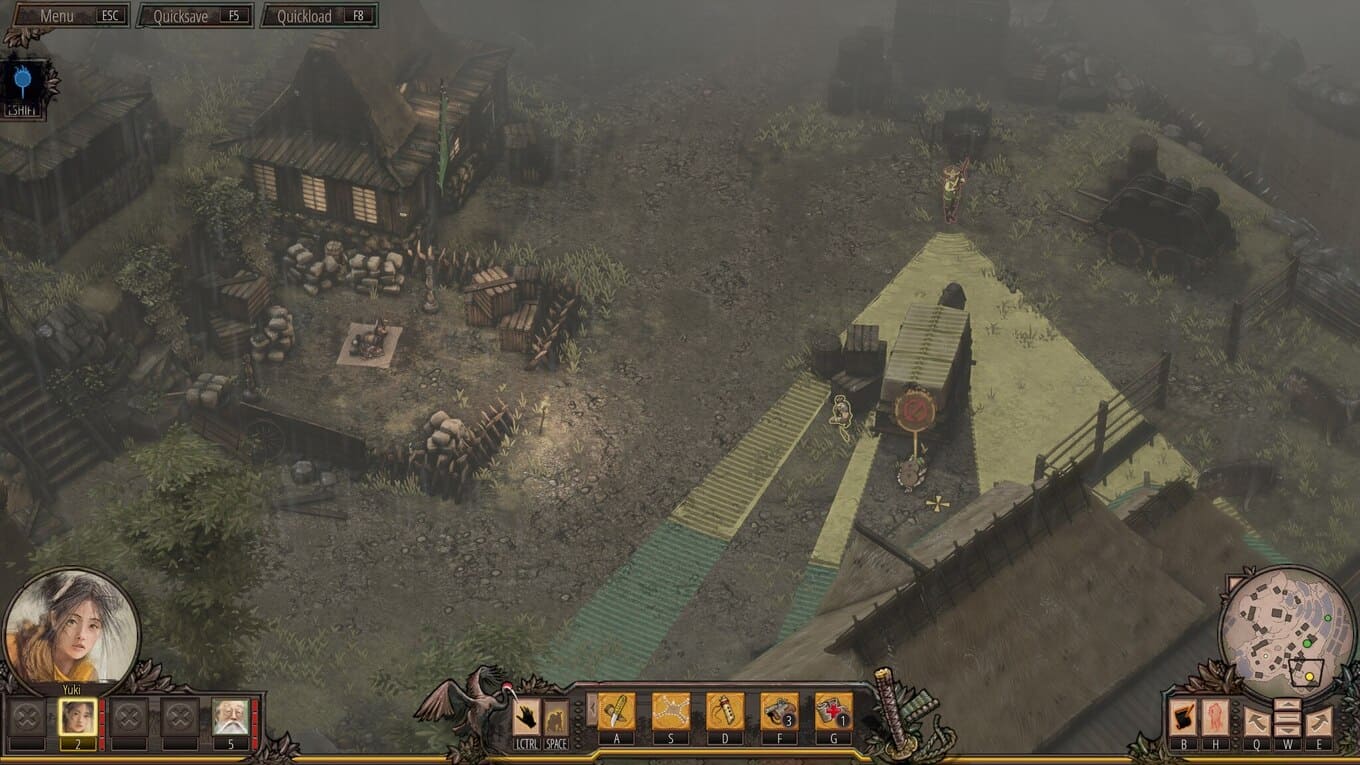Open the Menu button
Image resolution: width=1360 pixels, height=765 pixels.
tap(66, 16)
